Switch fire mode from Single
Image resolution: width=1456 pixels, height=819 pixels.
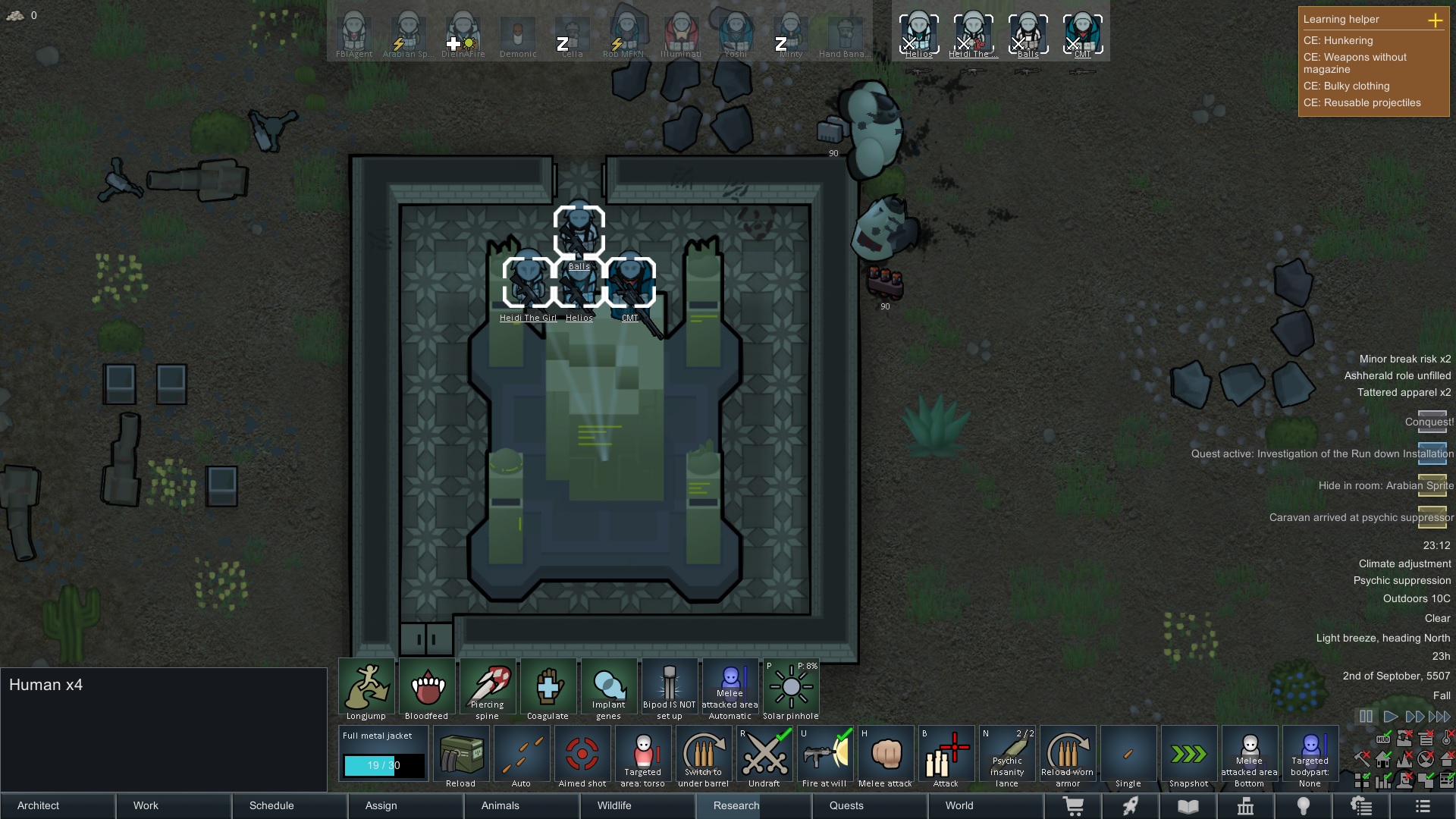tap(1128, 755)
